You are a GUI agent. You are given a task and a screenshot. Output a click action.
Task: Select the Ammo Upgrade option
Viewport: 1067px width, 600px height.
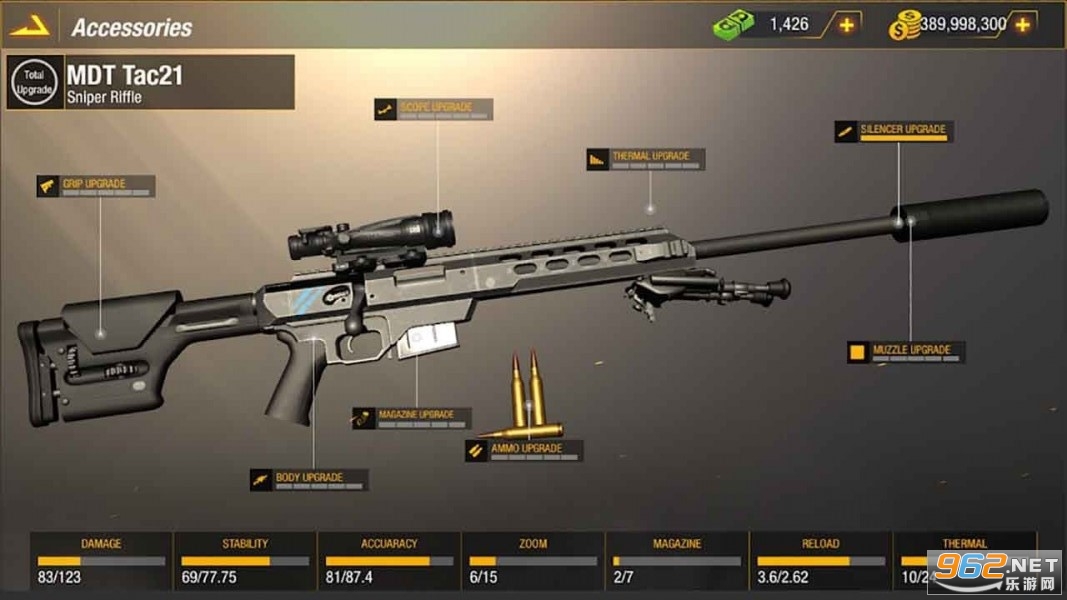[522, 451]
